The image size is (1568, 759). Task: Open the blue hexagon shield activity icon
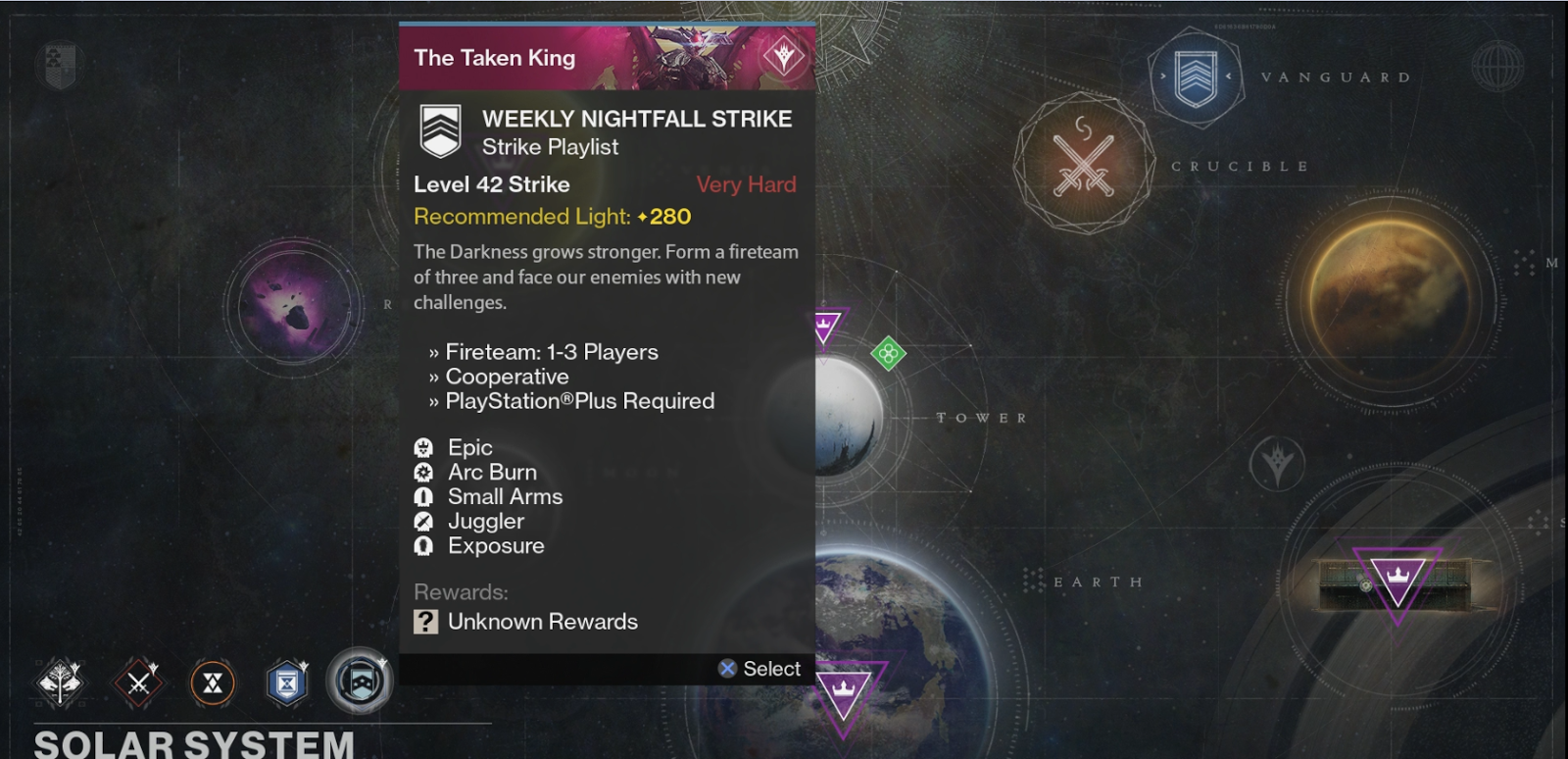pyautogui.click(x=287, y=683)
